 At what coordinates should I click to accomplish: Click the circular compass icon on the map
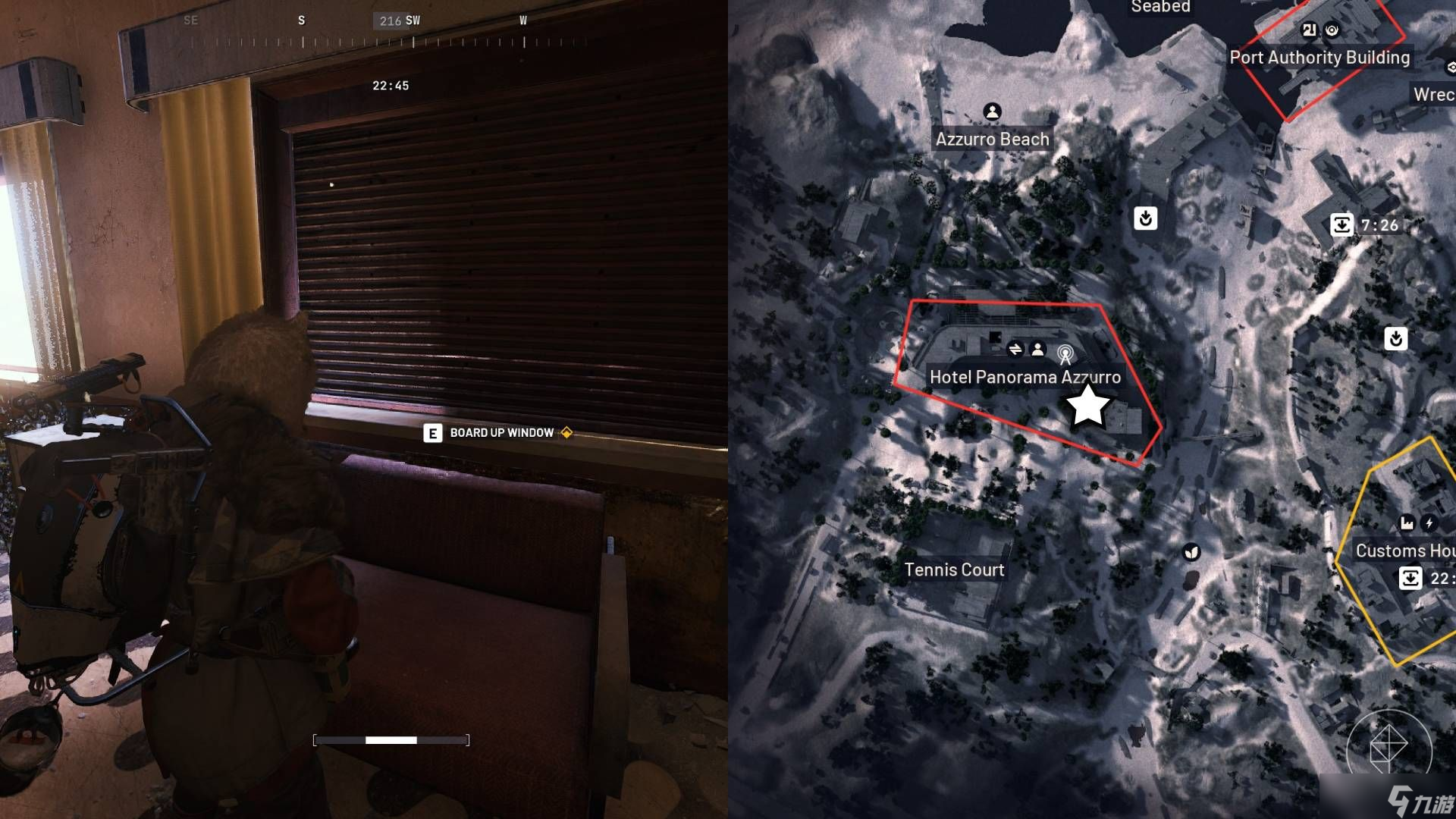point(1389,748)
